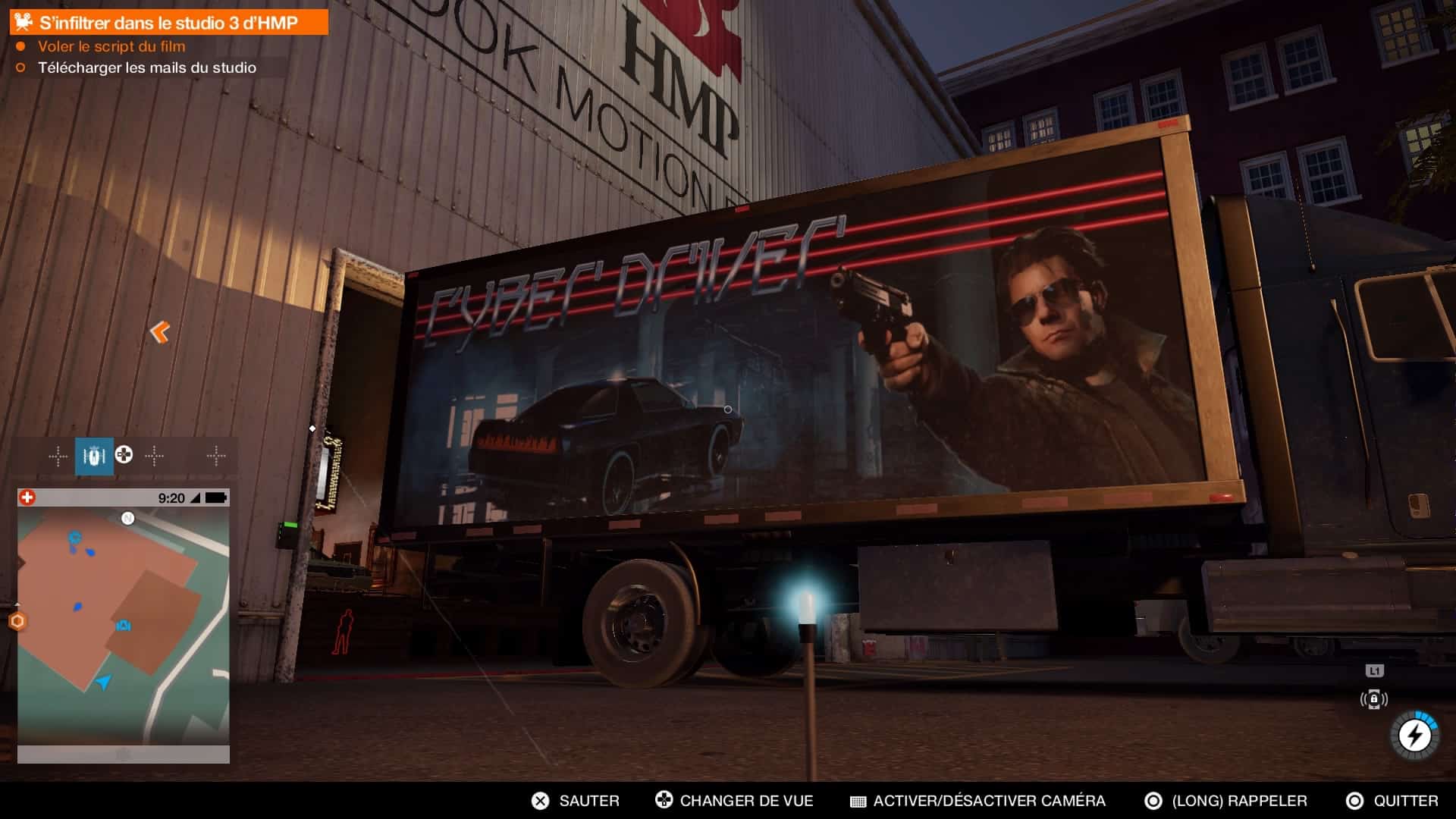
Task: Select the objective "Voler le script du film"
Action: pos(111,46)
